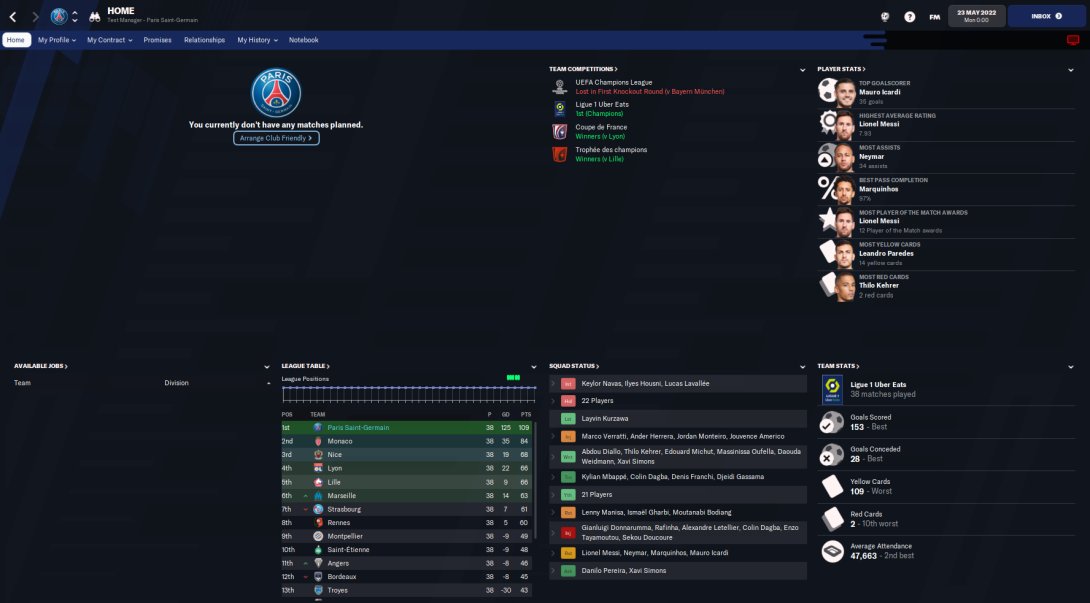Open the Inbox
The height and width of the screenshot is (603, 1090).
pyautogui.click(x=1046, y=16)
